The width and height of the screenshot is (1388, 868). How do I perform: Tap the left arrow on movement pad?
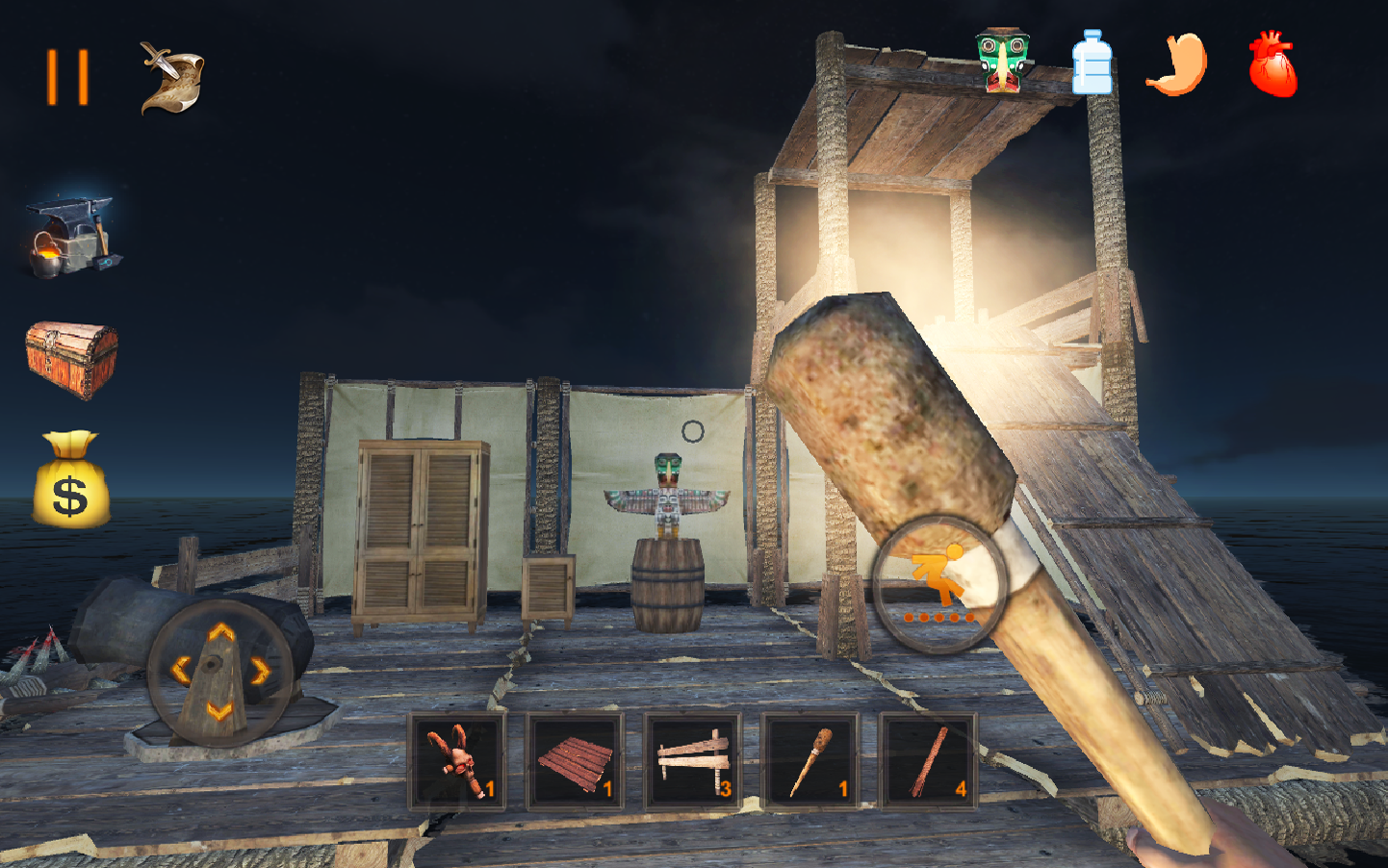click(x=180, y=671)
